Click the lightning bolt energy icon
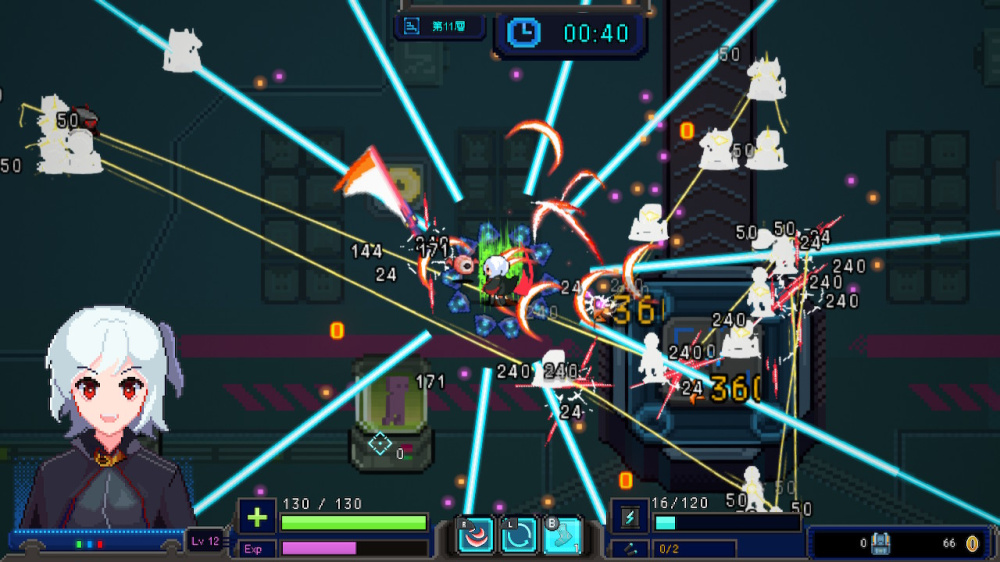 (x=629, y=518)
